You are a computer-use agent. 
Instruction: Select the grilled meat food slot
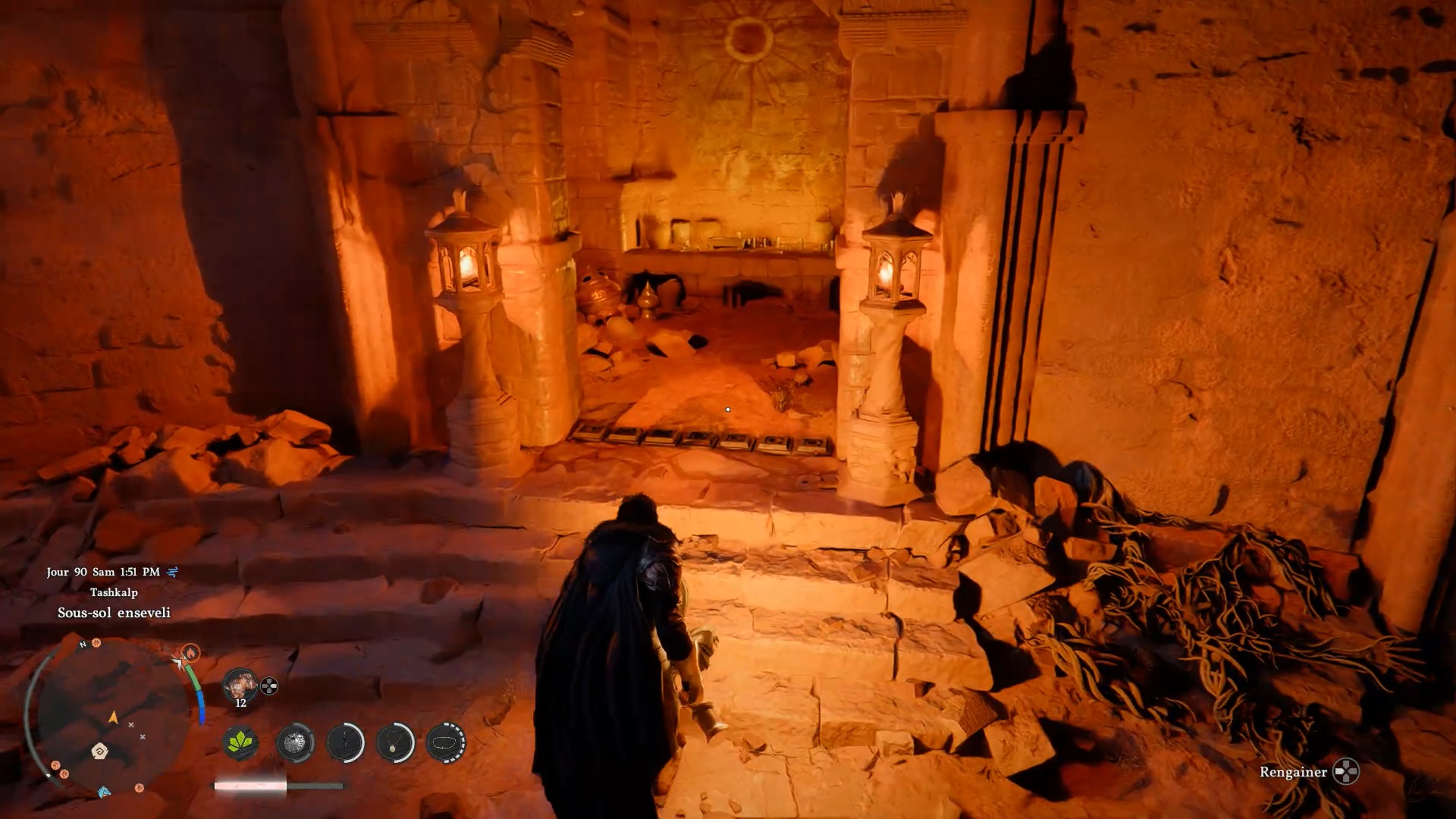(240, 685)
